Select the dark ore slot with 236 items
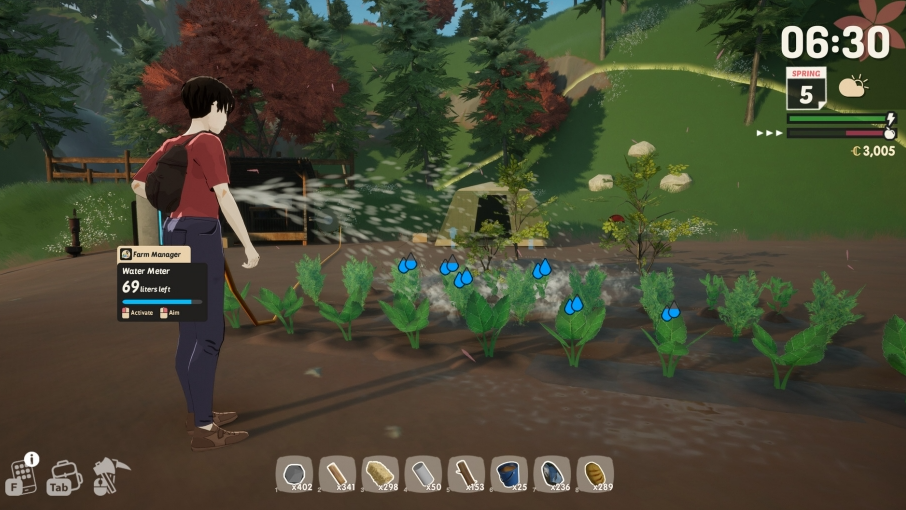The height and width of the screenshot is (510, 906). (553, 474)
